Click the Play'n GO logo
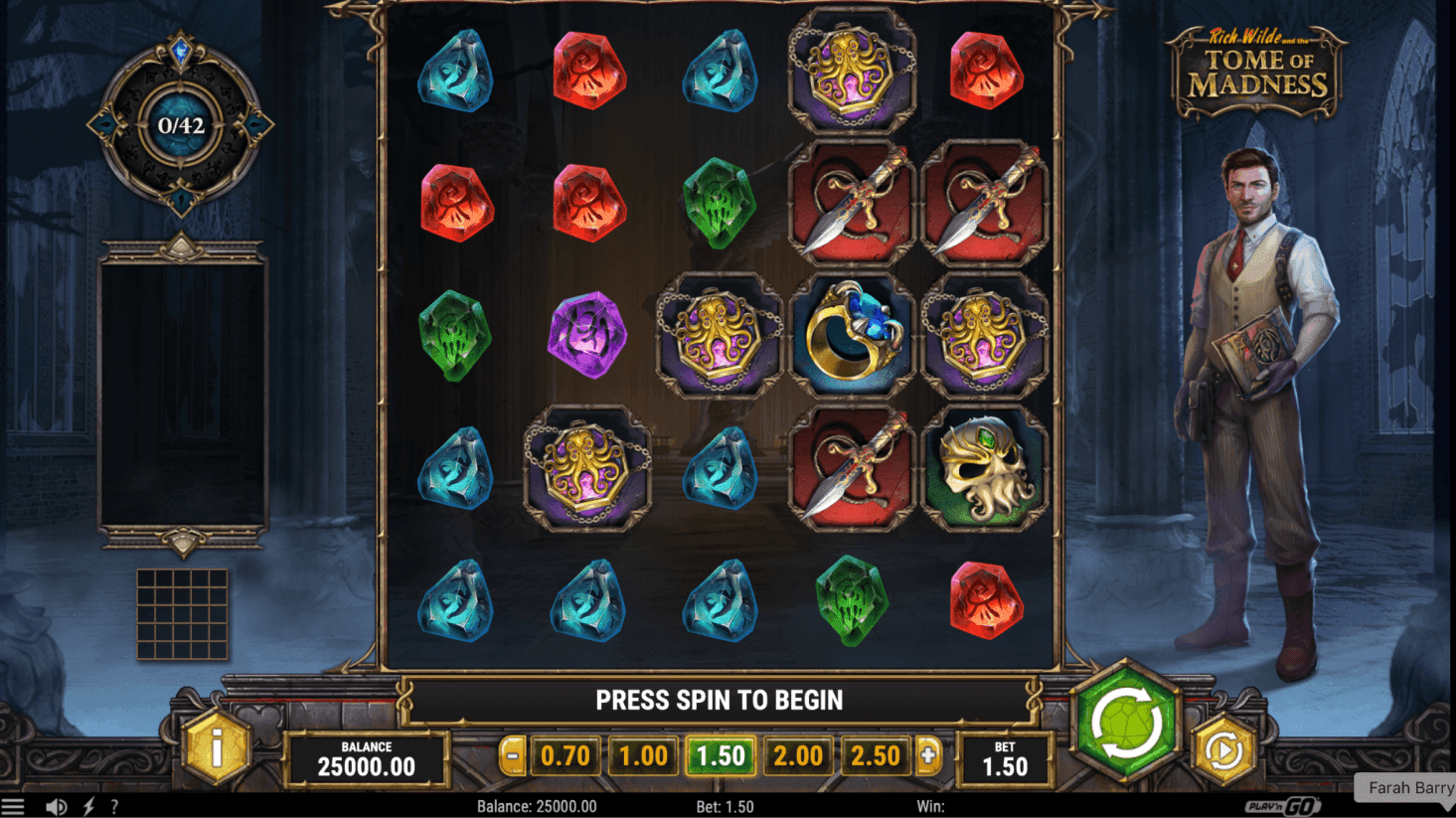 [x=1282, y=807]
